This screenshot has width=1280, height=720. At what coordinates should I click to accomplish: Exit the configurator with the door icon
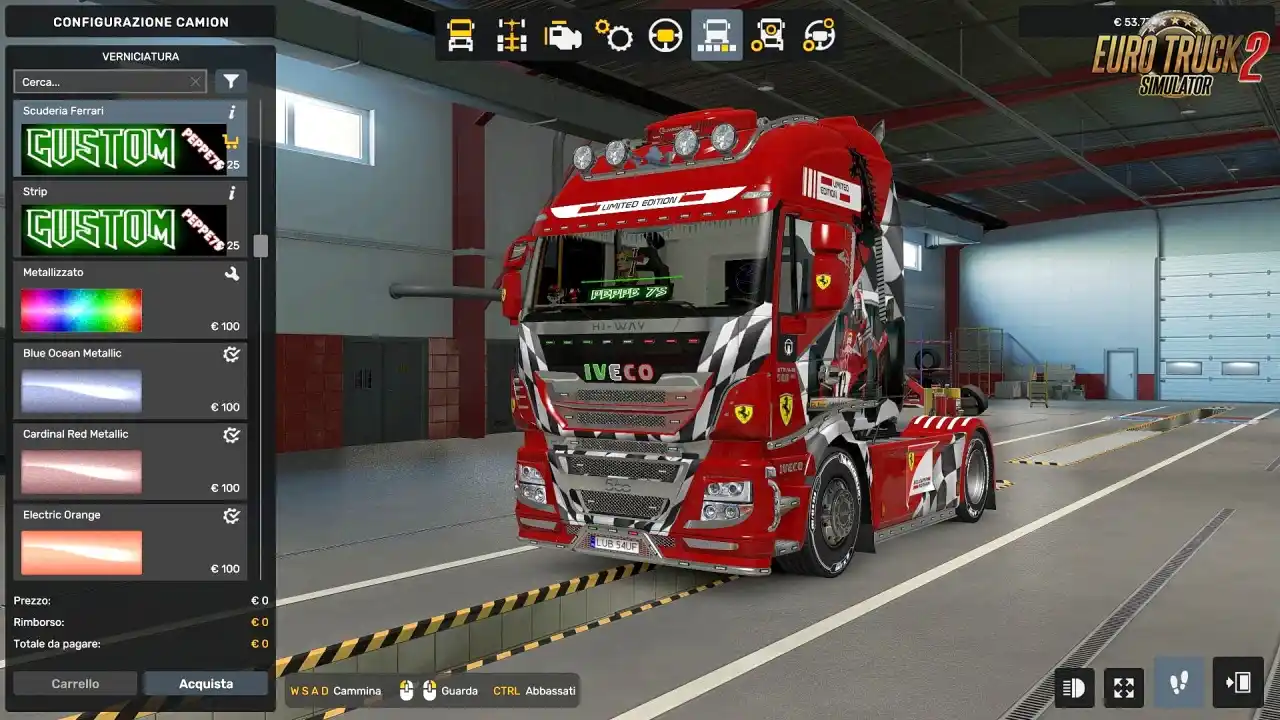pyautogui.click(x=1238, y=684)
